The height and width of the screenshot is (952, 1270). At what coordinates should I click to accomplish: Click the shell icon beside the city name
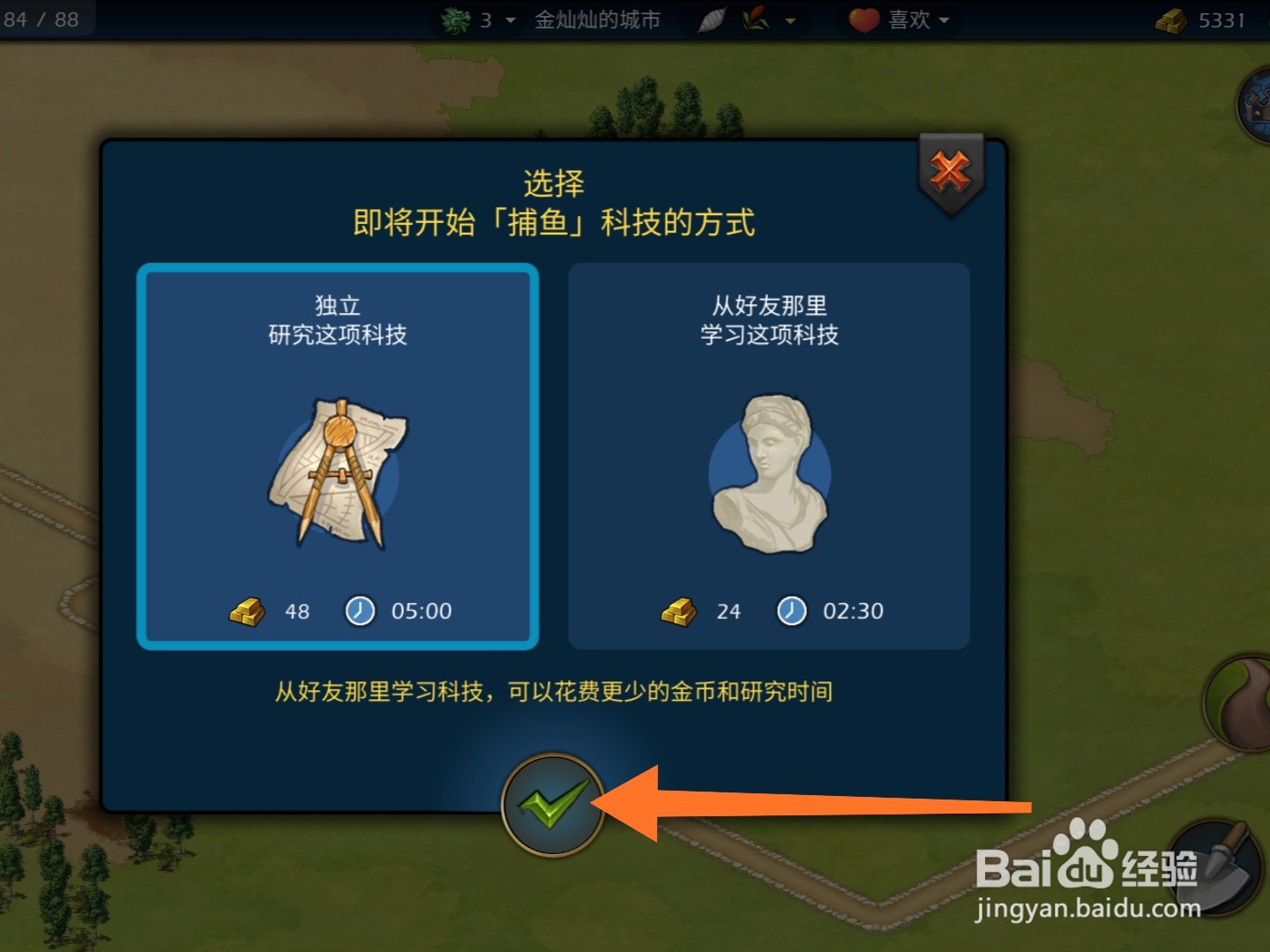point(713,19)
